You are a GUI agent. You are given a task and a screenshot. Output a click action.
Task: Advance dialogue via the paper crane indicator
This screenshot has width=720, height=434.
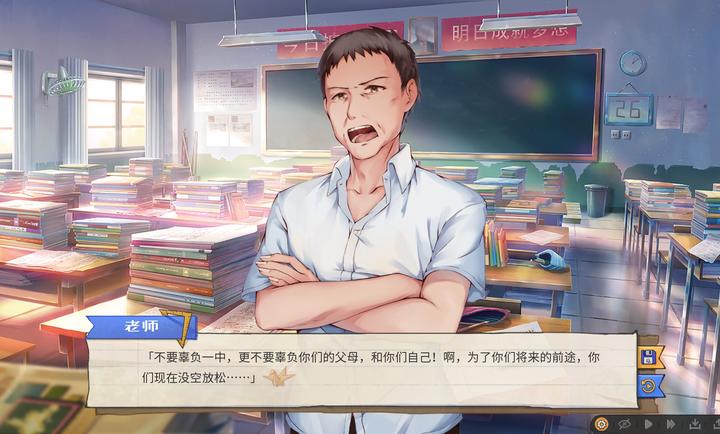[x=276, y=377]
